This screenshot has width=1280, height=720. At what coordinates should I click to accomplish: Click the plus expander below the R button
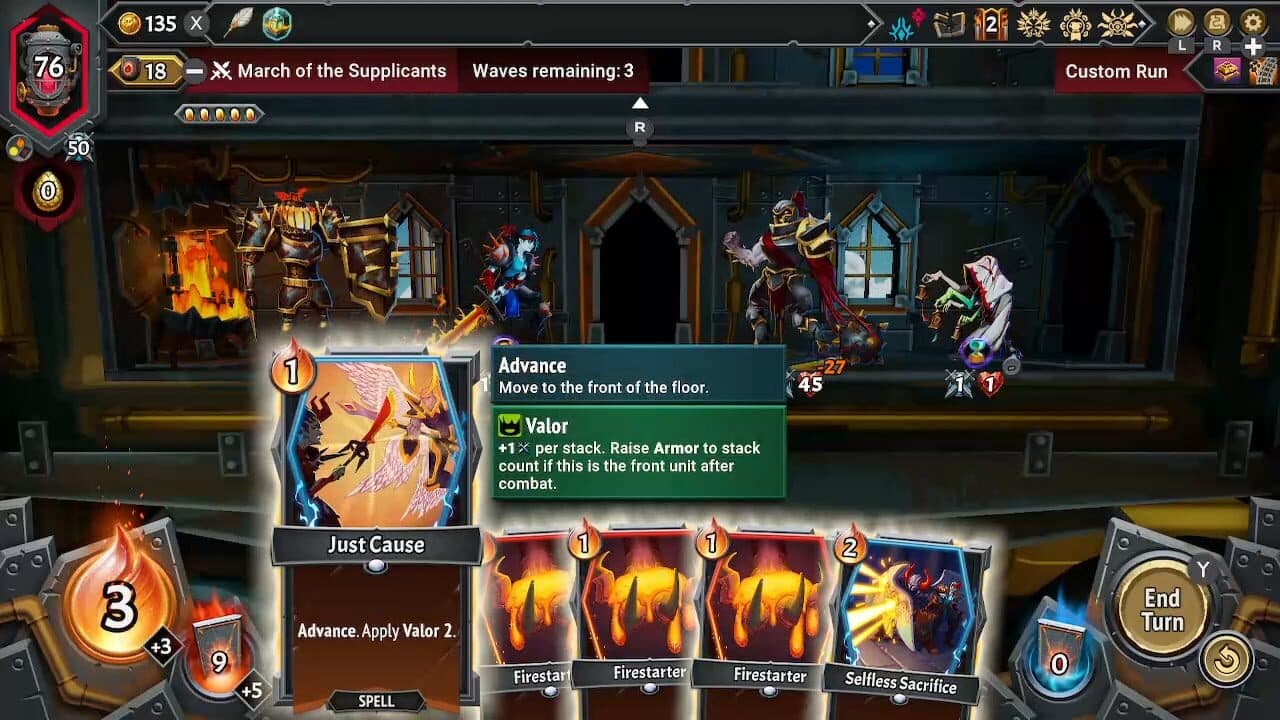coord(1252,45)
